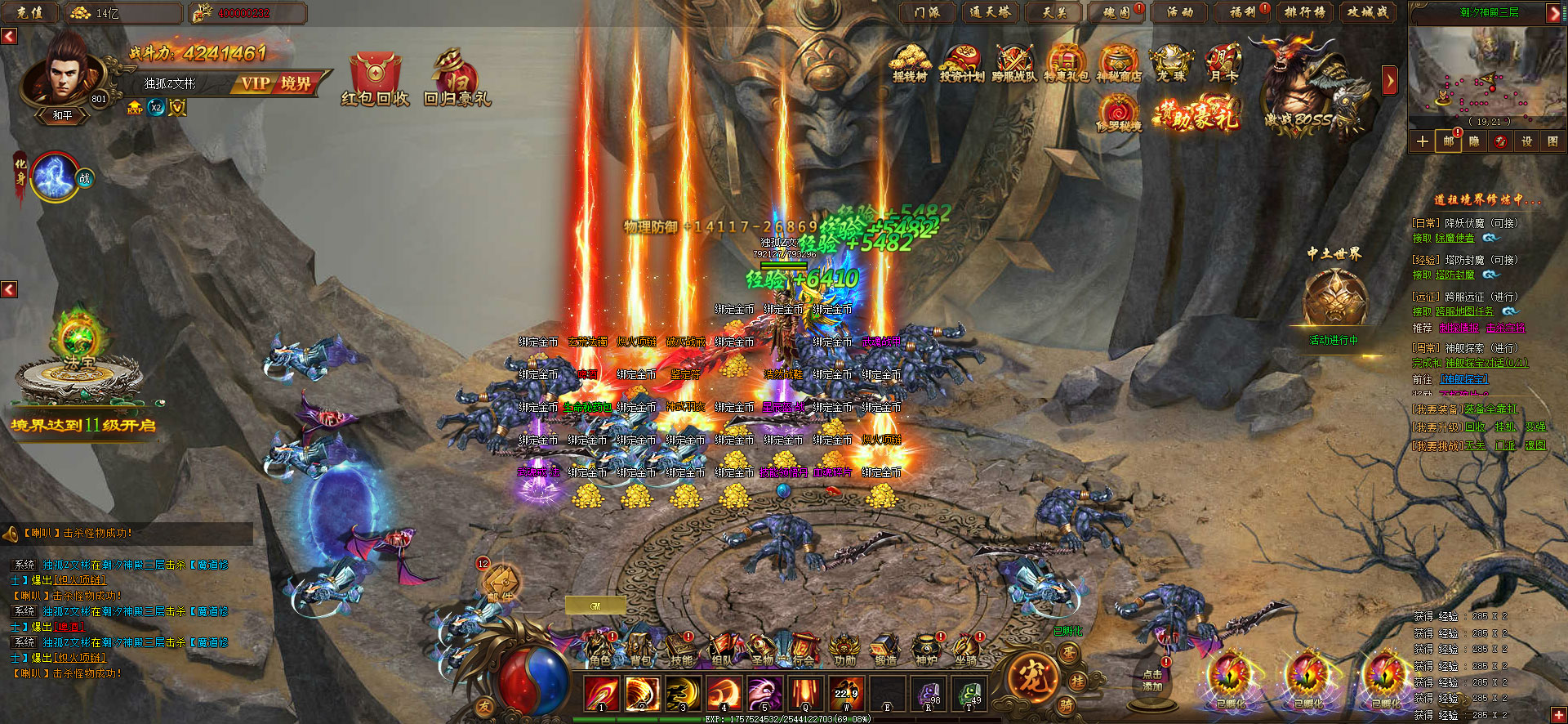This screenshot has height=724, width=1568.
Task: Open the 攻城战 siege war menu
Action: pos(1367,12)
